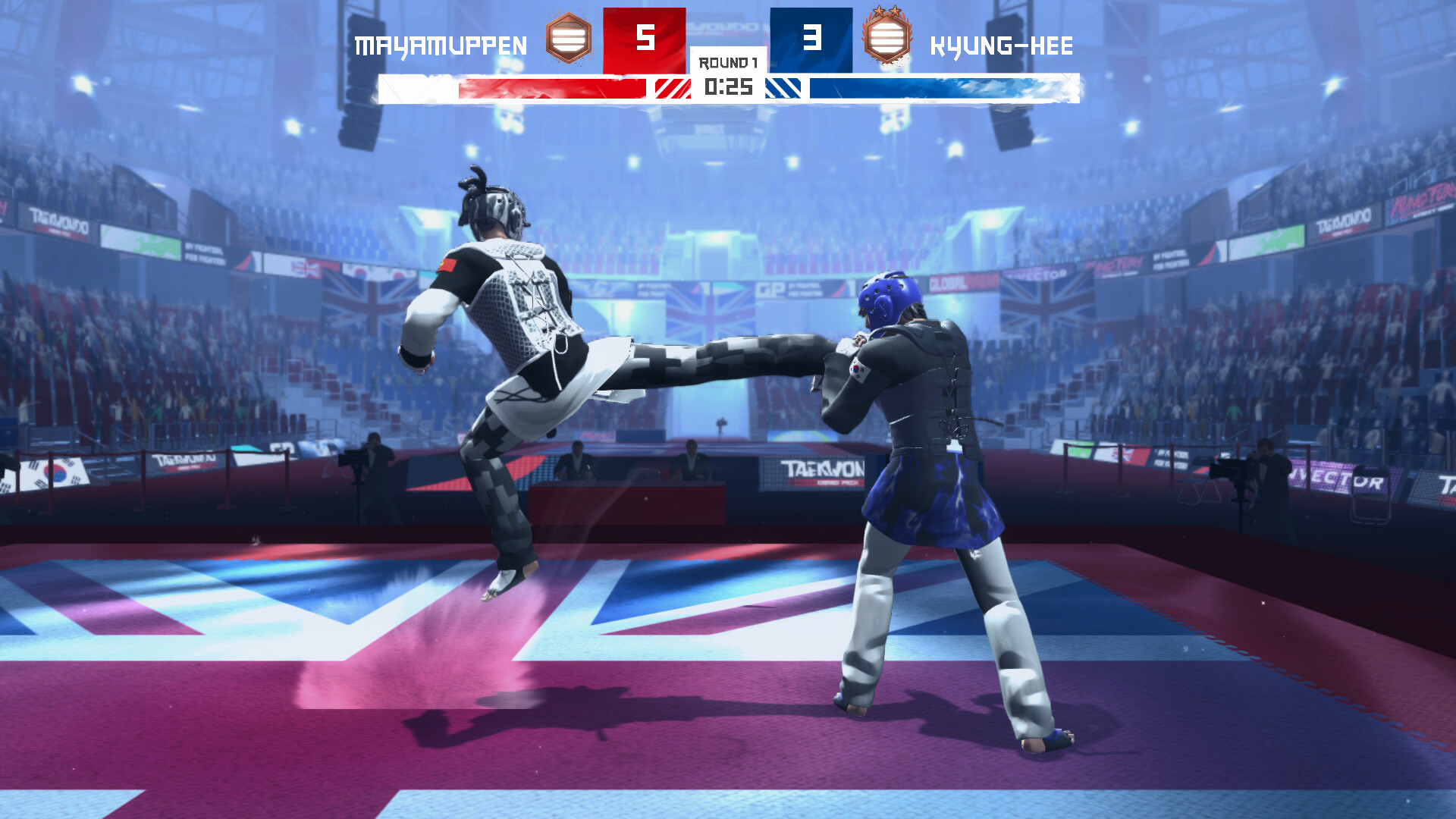Click the blue striped hazard segment of the bar
Viewport: 1456px width, 819px height.
point(784,88)
